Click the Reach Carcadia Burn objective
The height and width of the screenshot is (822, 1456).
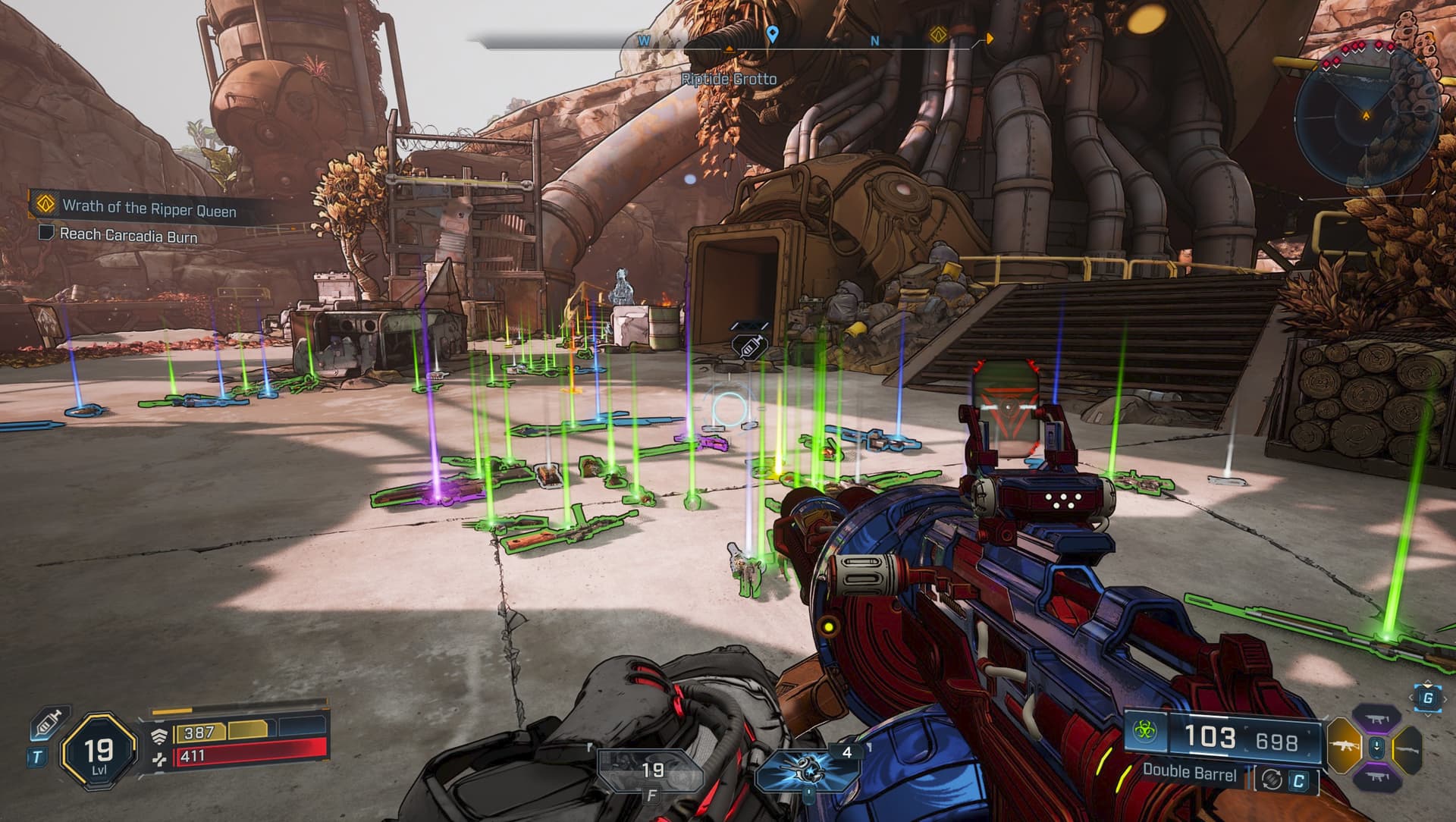coord(127,236)
